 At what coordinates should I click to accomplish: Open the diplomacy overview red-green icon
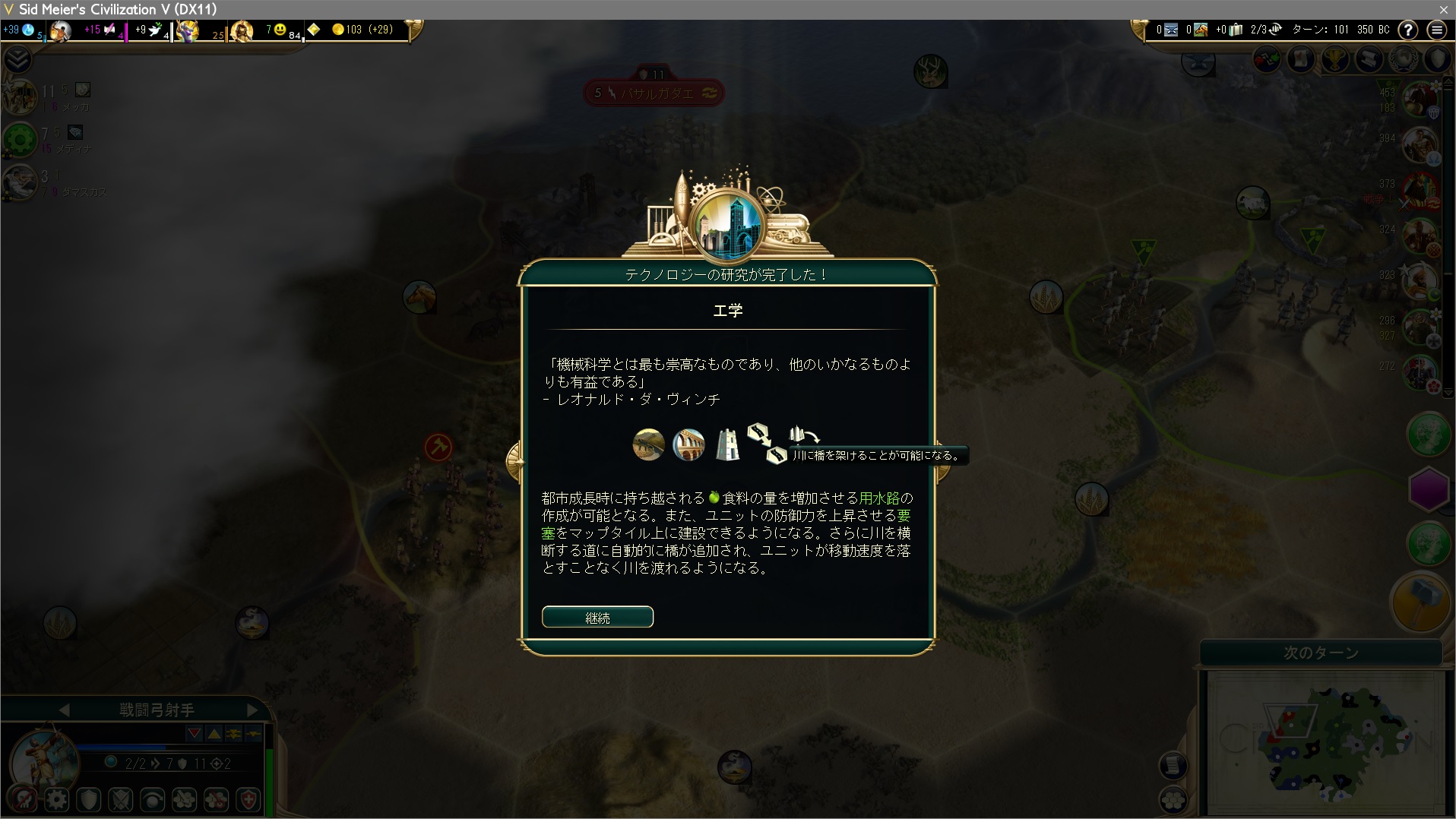(1267, 58)
